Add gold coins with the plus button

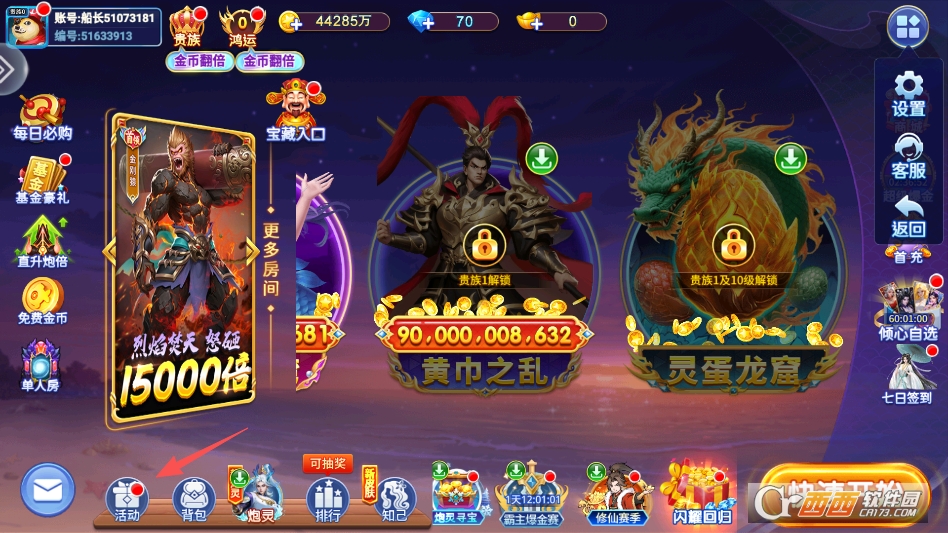[x=293, y=22]
